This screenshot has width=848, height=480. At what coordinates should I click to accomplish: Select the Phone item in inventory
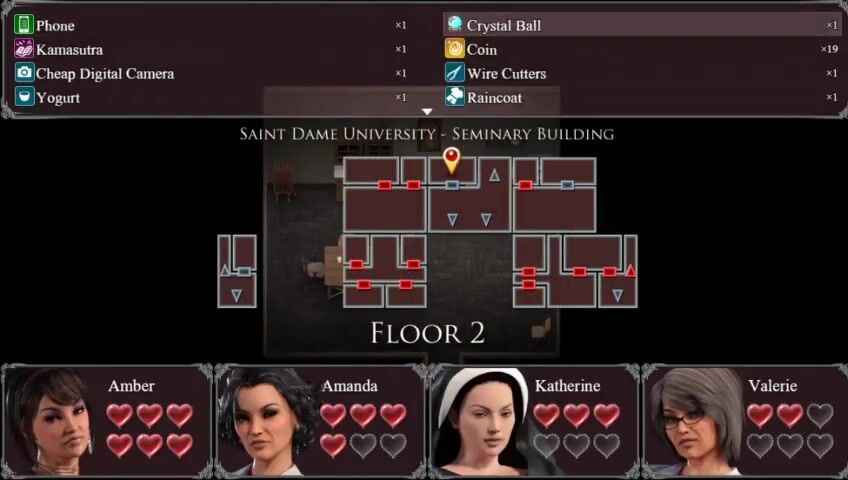coord(210,25)
